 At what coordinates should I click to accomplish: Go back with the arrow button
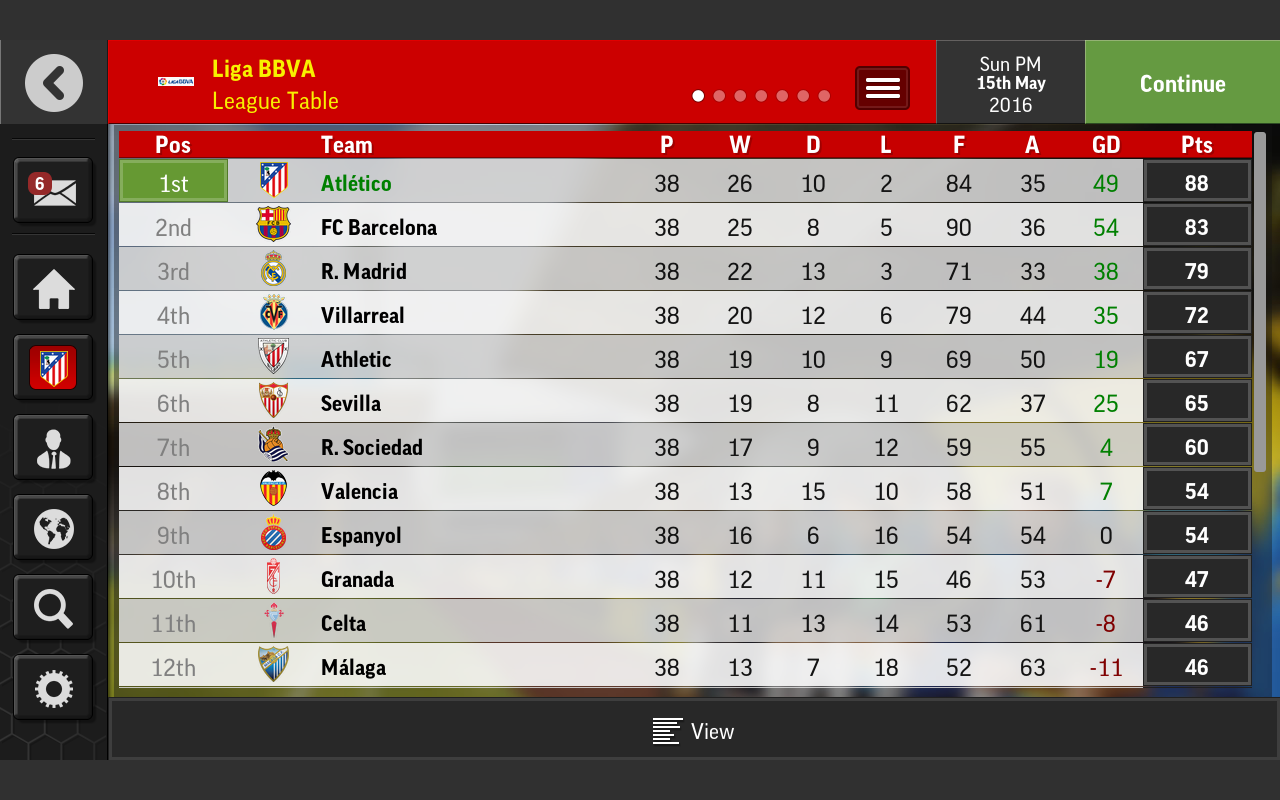point(54,83)
